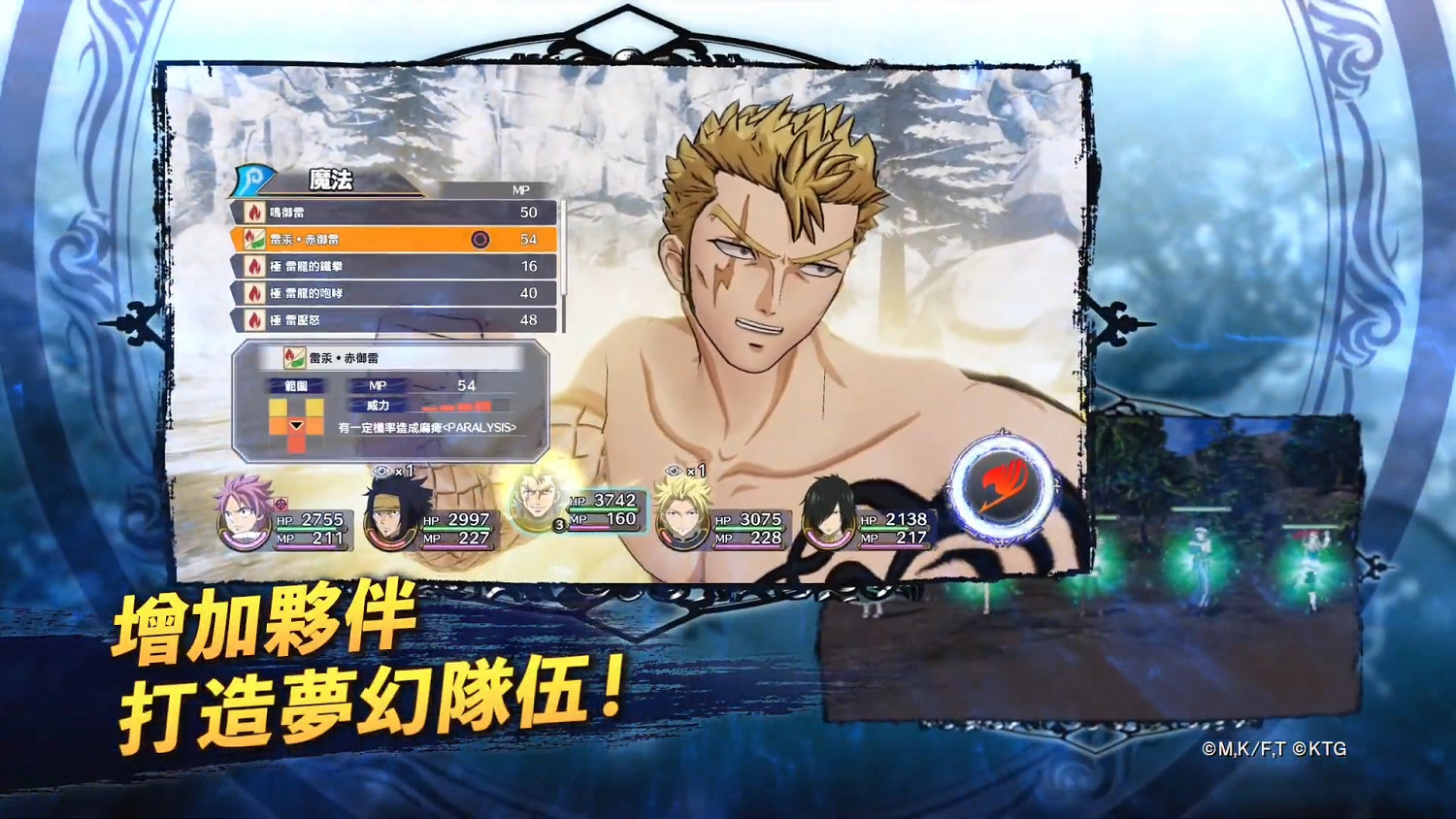Toggle the selection ring on 雷汞・赤御雷
Image resolution: width=1456 pixels, height=819 pixels.
tap(480, 237)
